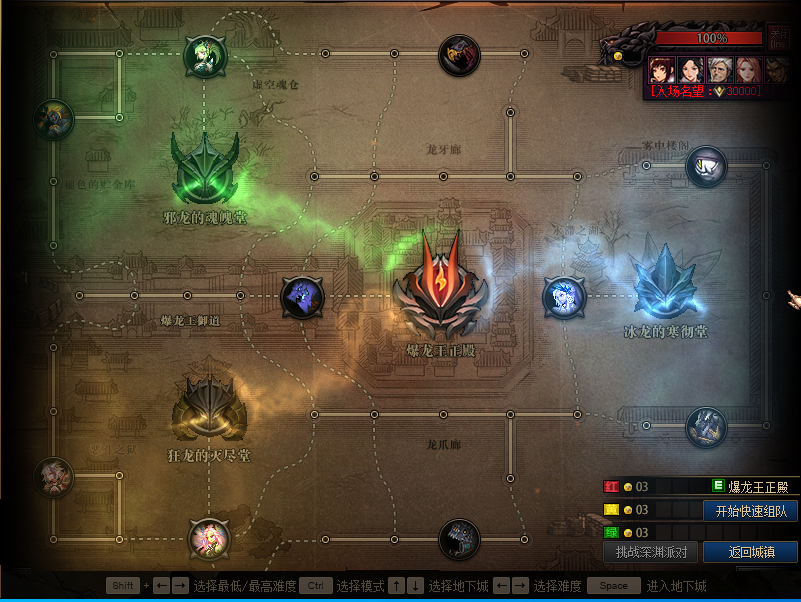Choose the white-haired ice maiden node
This screenshot has height=602, width=801.
pos(563,297)
